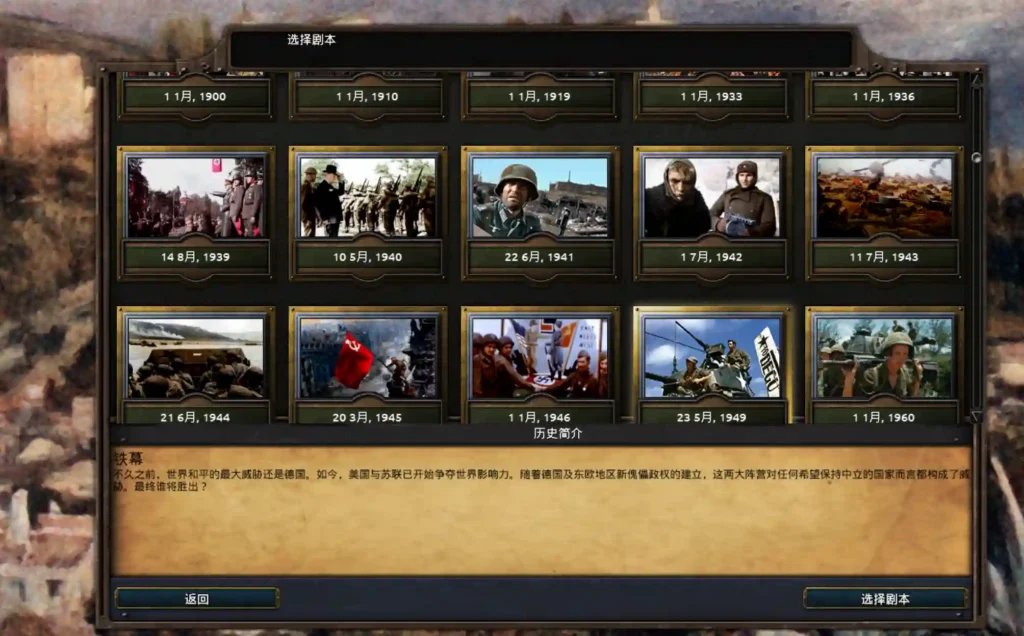Choose the 1 January 1910 scenario
Screen dimensions: 1024x636
coord(367,97)
